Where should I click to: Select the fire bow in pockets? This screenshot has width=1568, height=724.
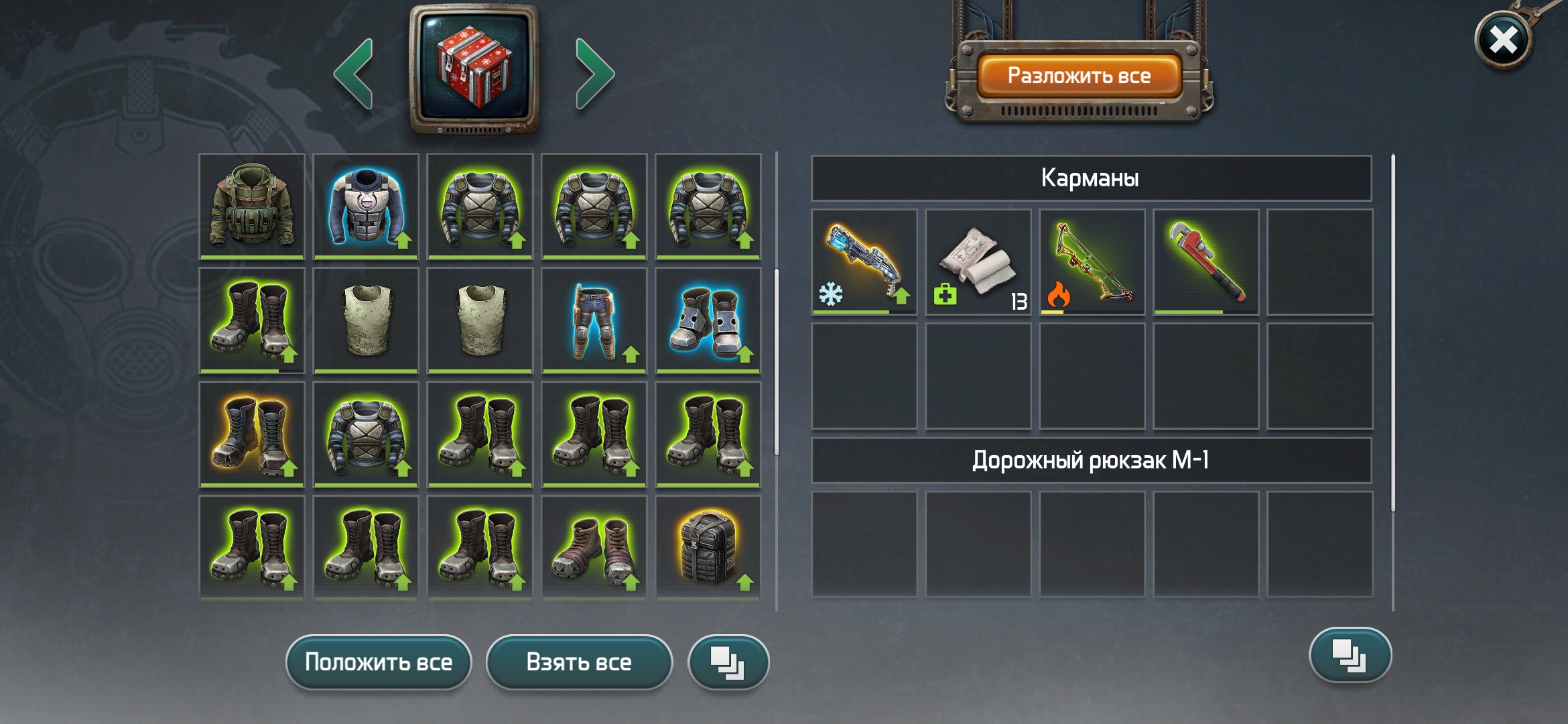(1092, 262)
